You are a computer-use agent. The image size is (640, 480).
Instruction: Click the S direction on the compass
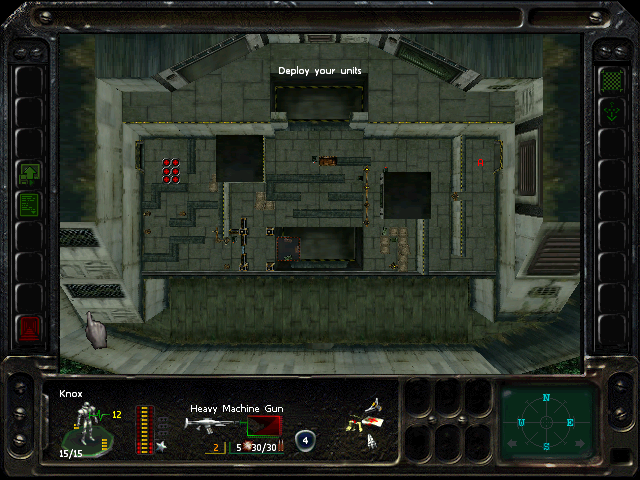(546, 446)
